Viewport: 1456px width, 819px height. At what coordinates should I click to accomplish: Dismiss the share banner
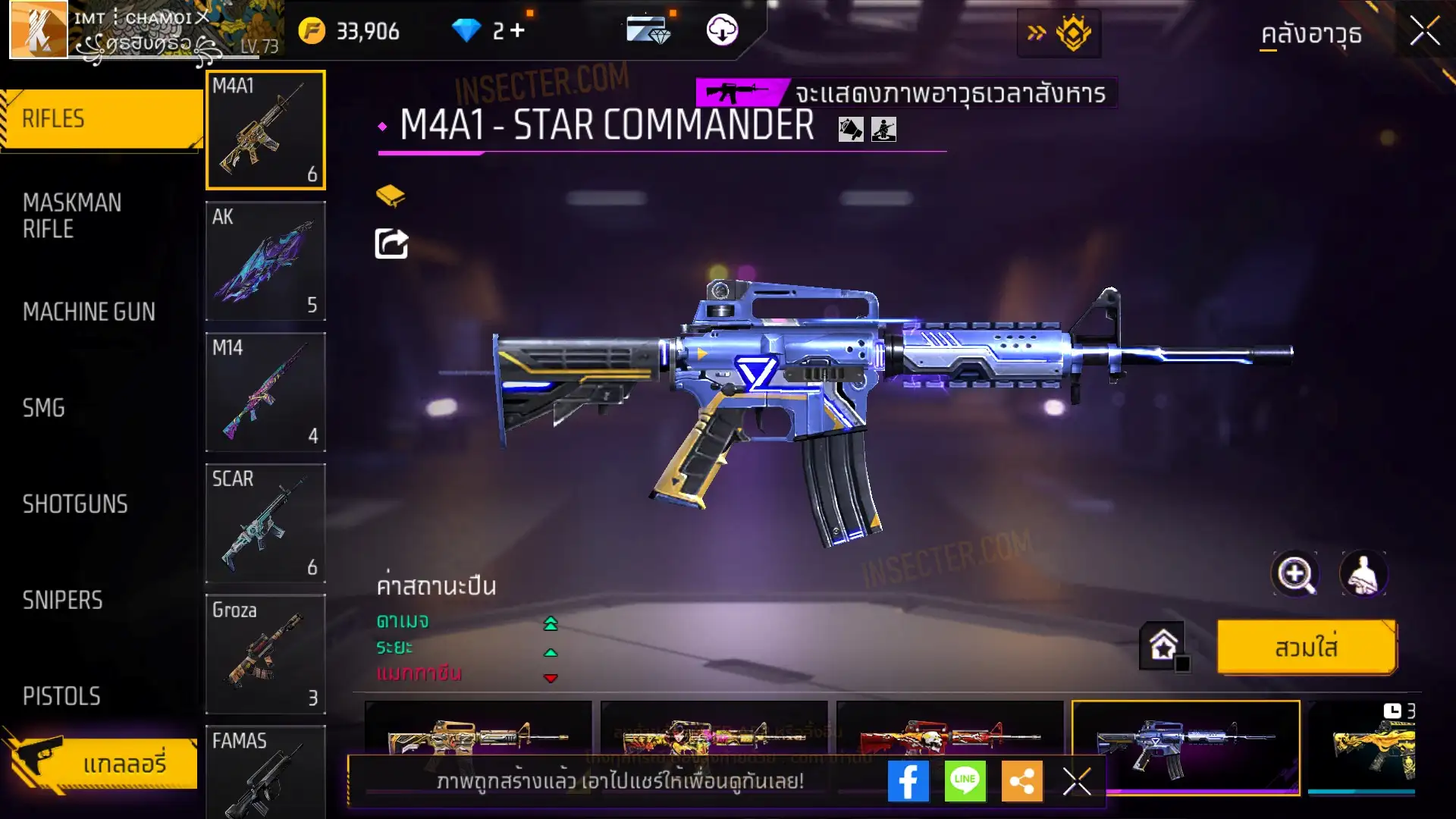coord(1076,781)
